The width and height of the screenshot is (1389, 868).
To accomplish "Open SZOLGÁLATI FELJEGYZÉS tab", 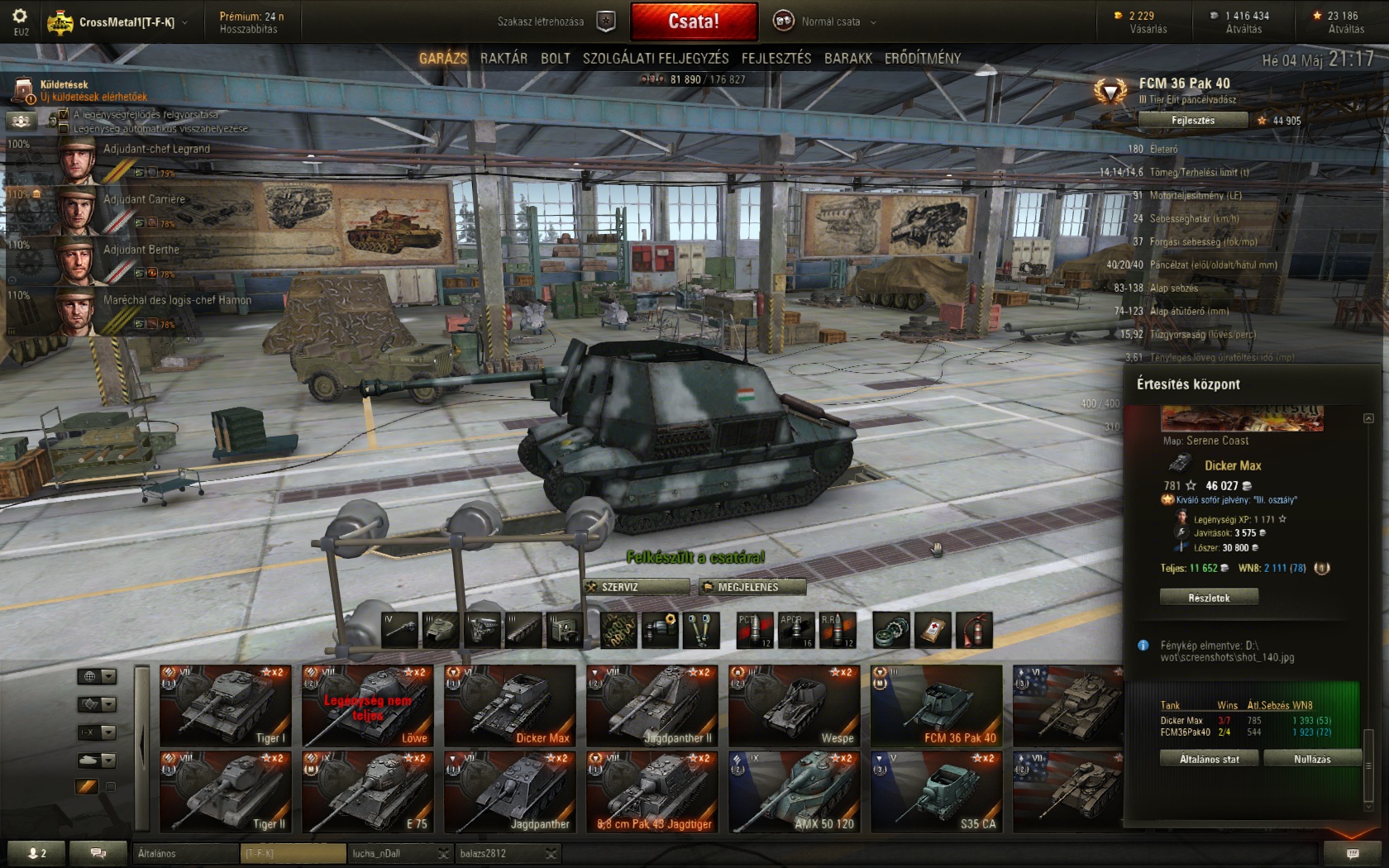I will [x=656, y=58].
